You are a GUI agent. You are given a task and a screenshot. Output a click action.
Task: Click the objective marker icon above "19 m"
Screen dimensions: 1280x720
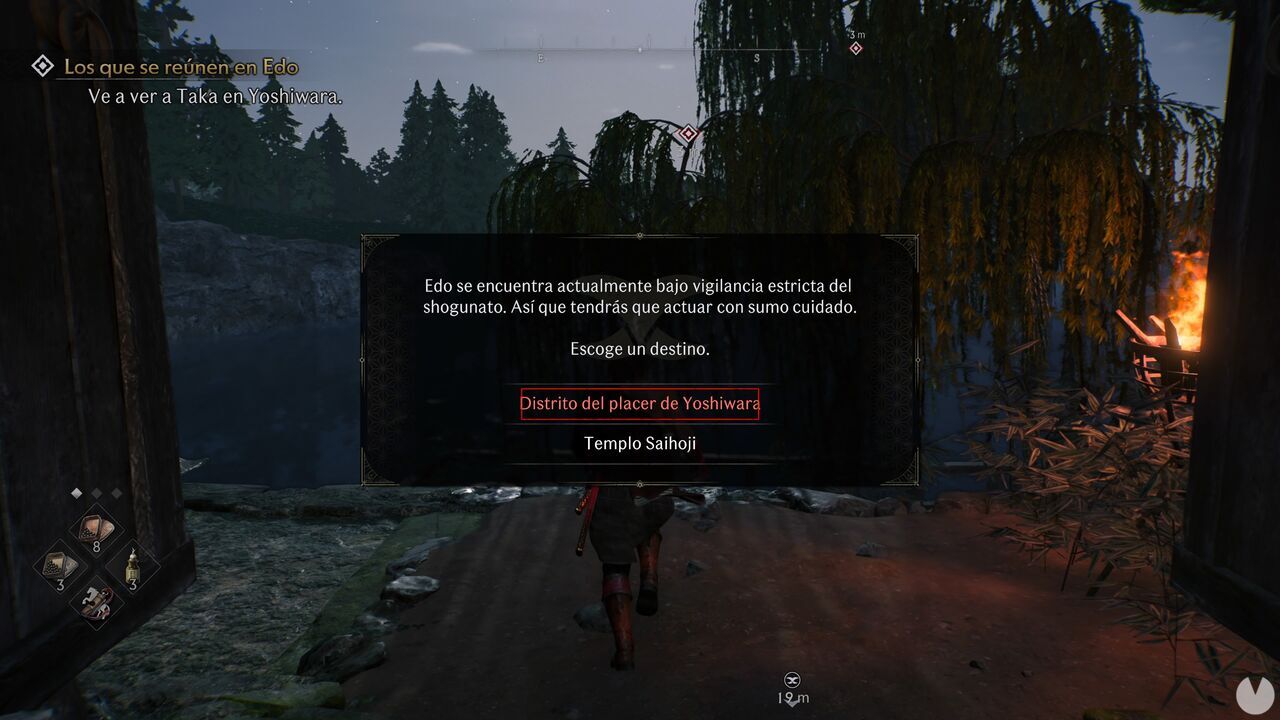[792, 679]
